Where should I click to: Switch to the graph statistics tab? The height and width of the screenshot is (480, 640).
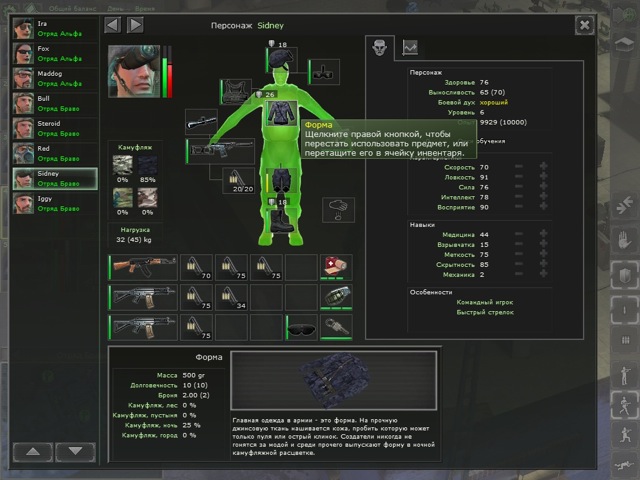click(409, 46)
